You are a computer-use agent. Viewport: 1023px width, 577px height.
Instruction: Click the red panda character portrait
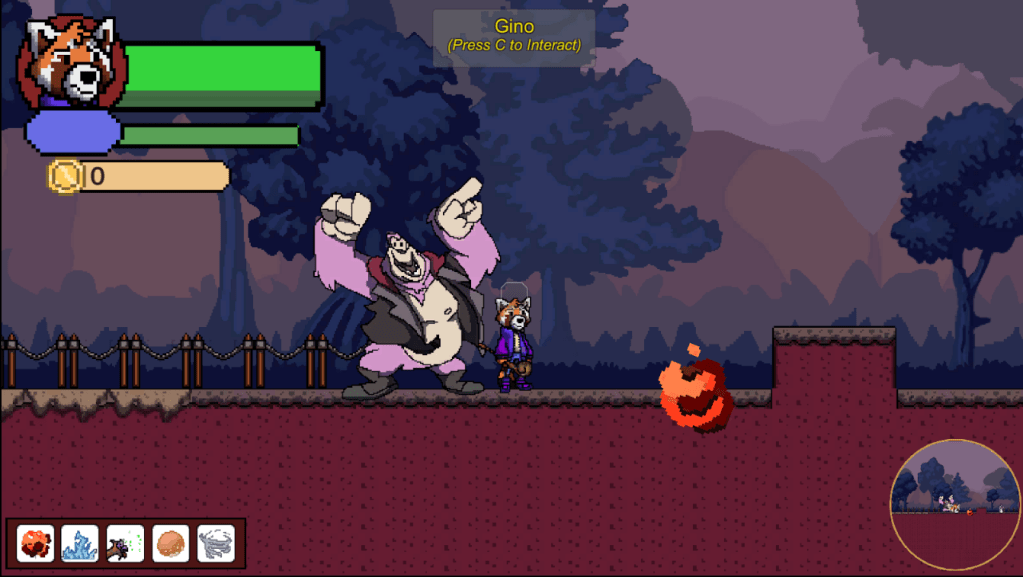pyautogui.click(x=70, y=61)
